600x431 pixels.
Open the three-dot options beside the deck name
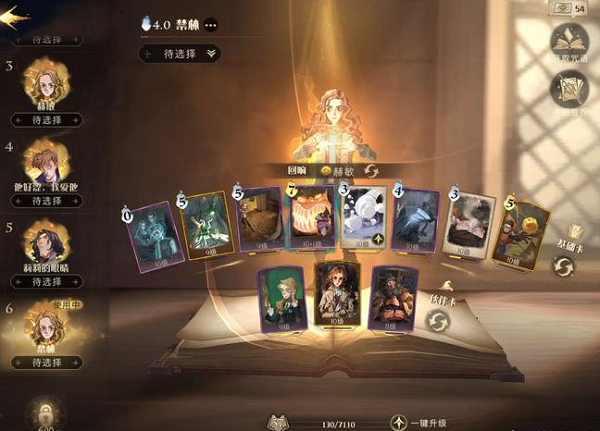pos(211,25)
